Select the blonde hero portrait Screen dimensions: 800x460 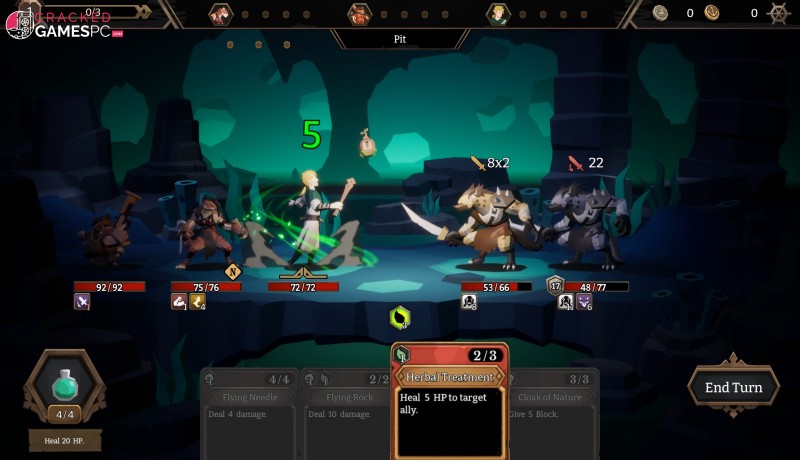[x=497, y=13]
